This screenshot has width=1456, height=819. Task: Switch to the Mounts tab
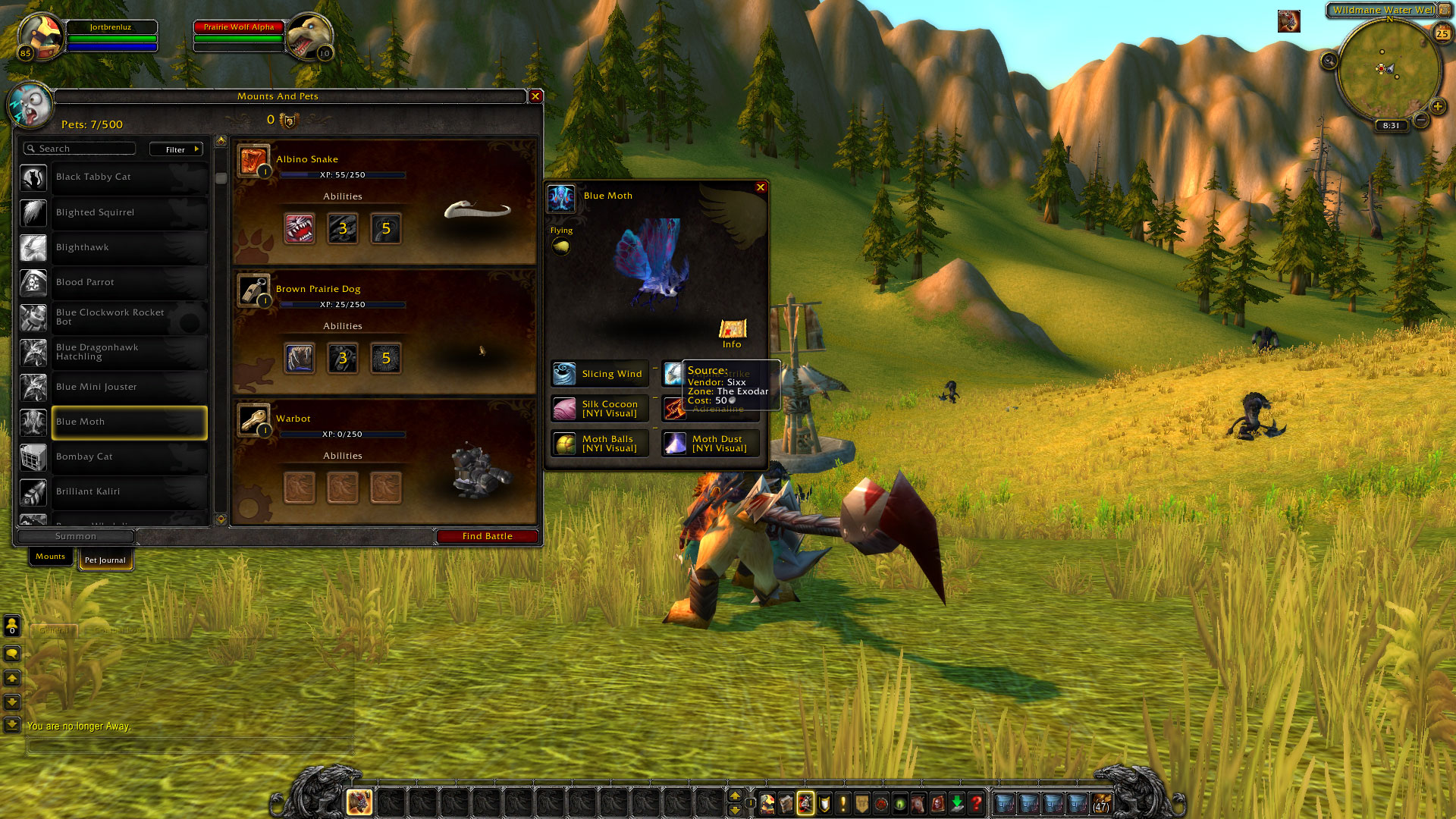tap(51, 557)
